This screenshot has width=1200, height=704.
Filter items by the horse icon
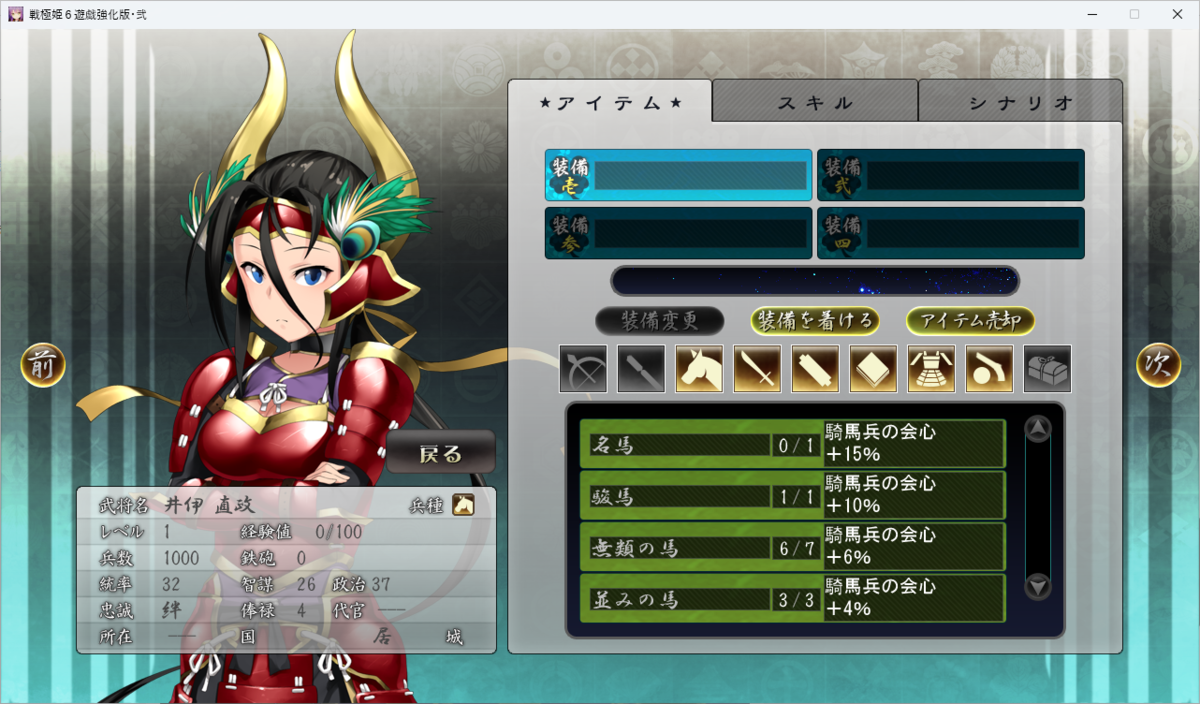(699, 368)
